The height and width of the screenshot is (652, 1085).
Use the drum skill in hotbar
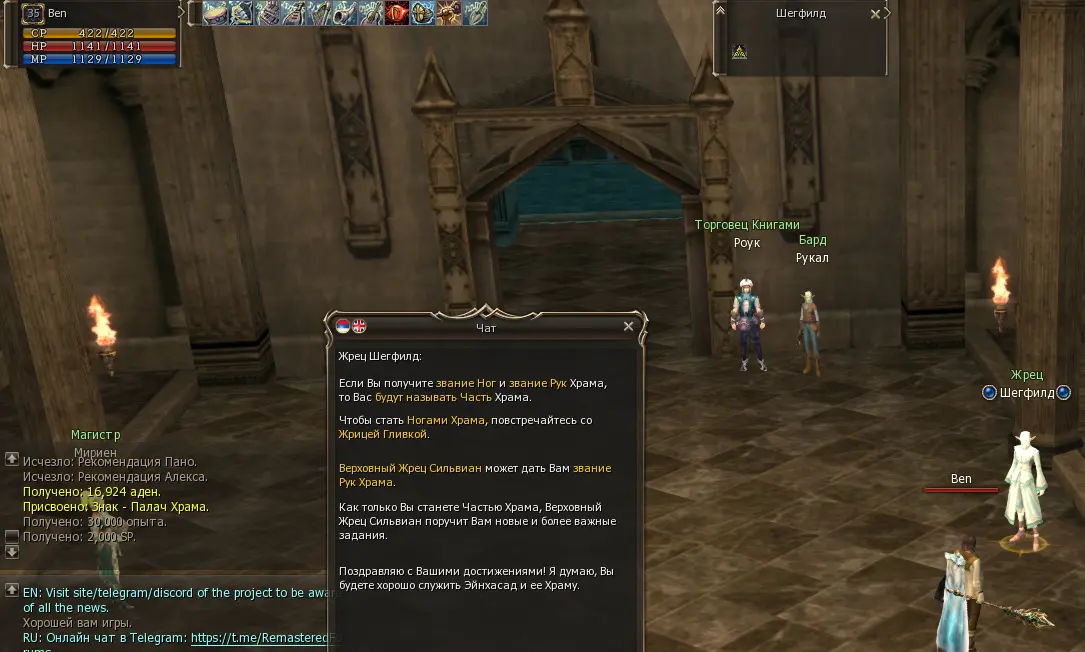[x=215, y=13]
